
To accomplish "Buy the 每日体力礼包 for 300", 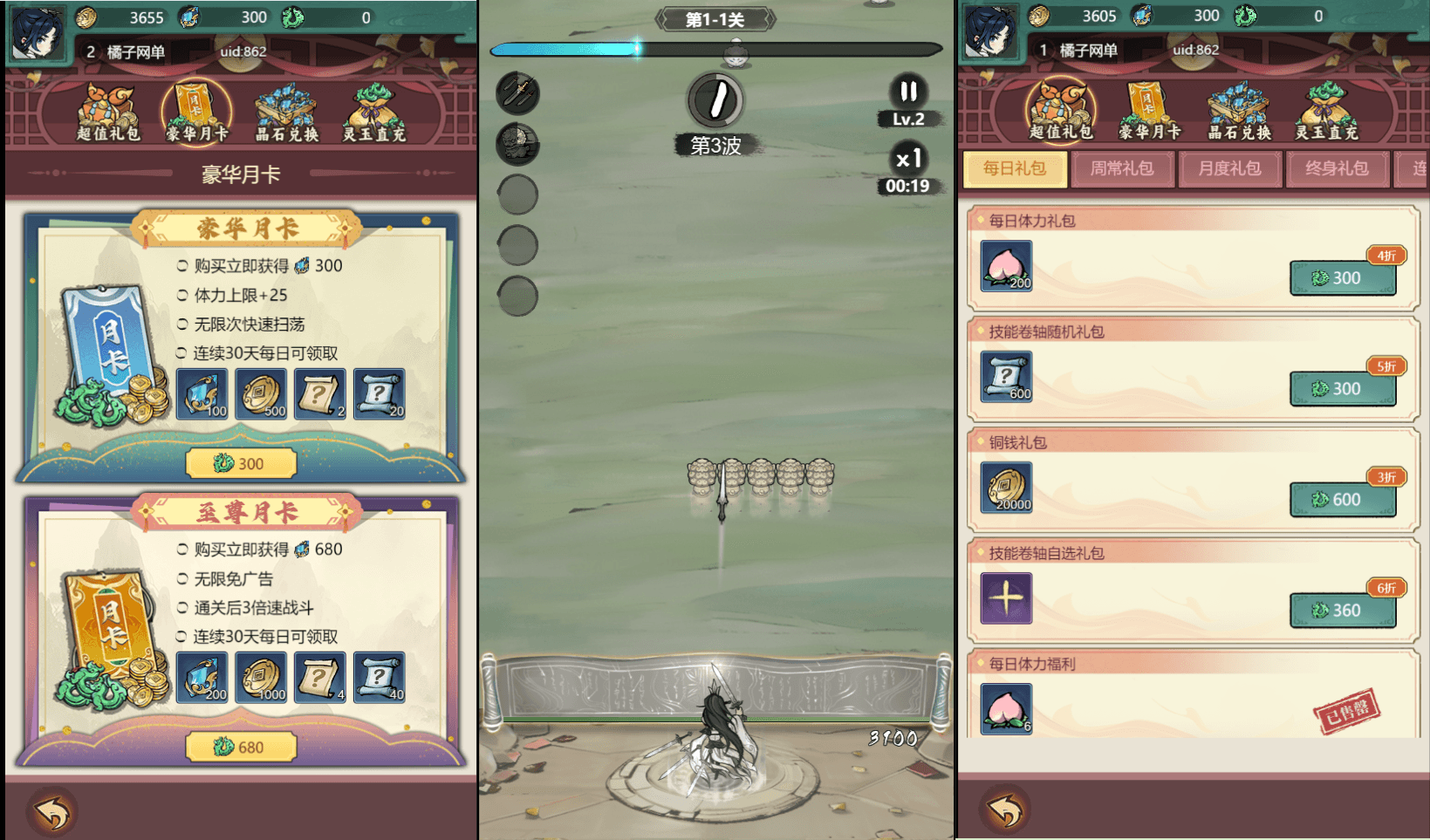I will (x=1342, y=277).
